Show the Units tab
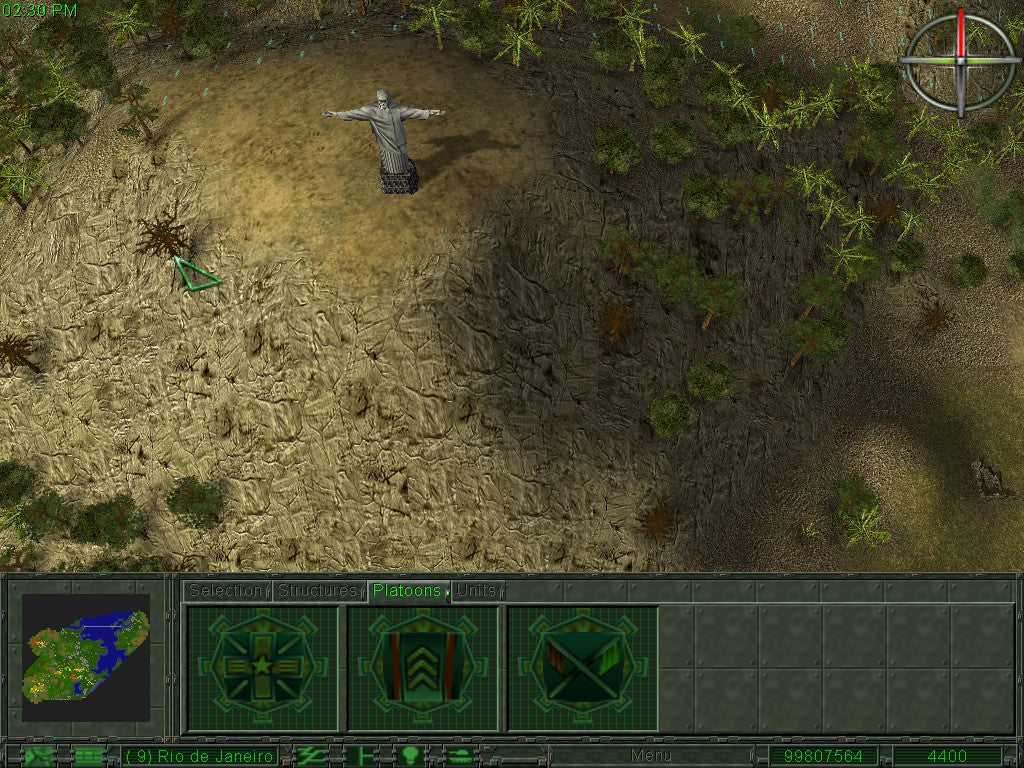The width and height of the screenshot is (1024, 768). [477, 591]
